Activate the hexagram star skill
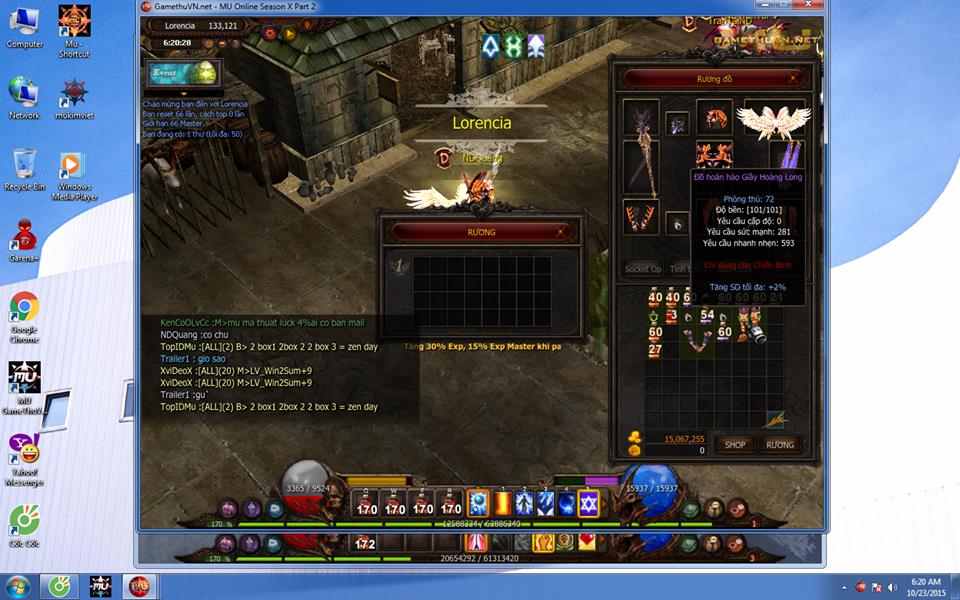 click(x=589, y=504)
